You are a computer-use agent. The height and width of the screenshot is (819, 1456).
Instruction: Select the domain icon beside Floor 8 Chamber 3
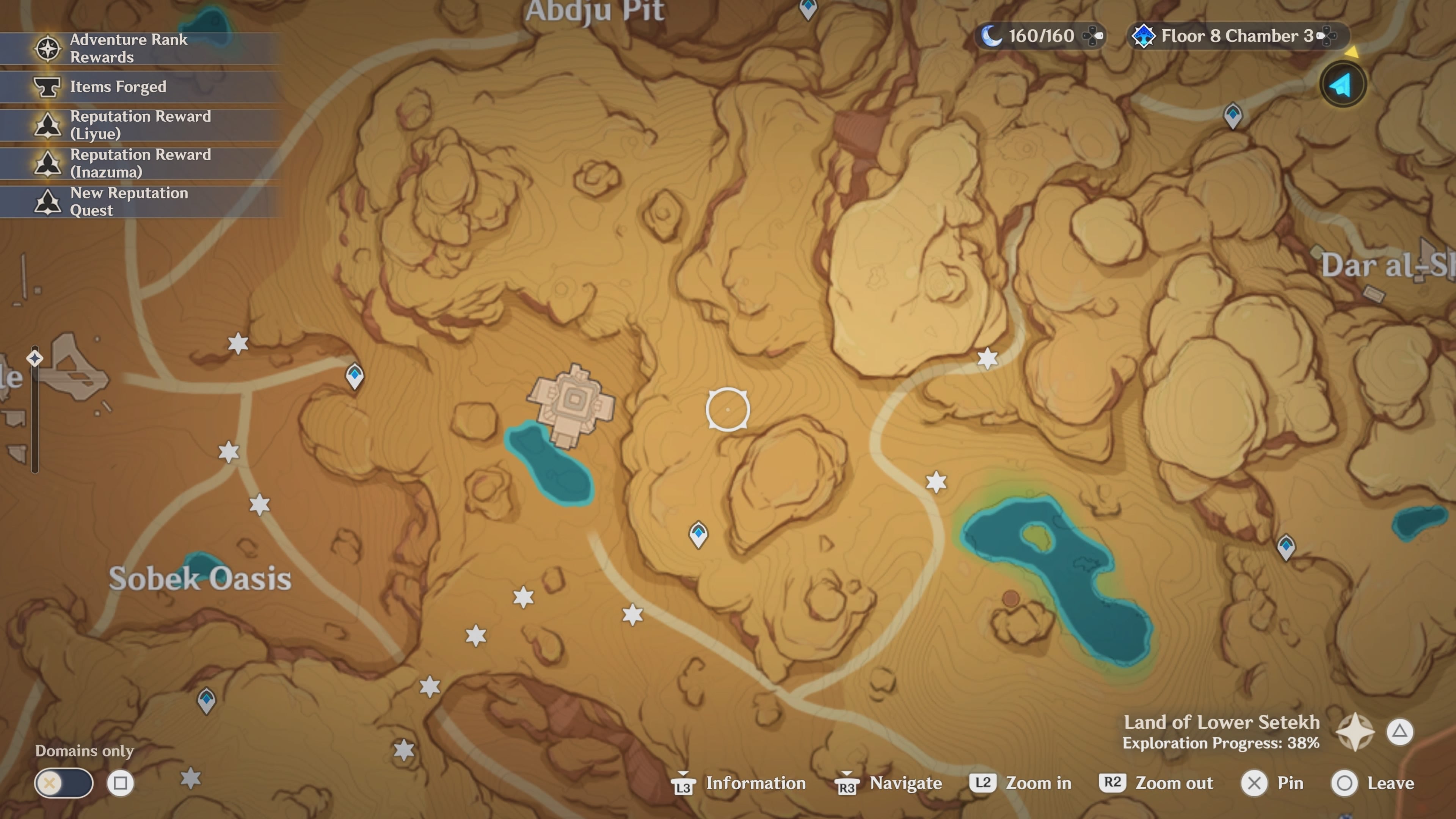tap(1145, 36)
